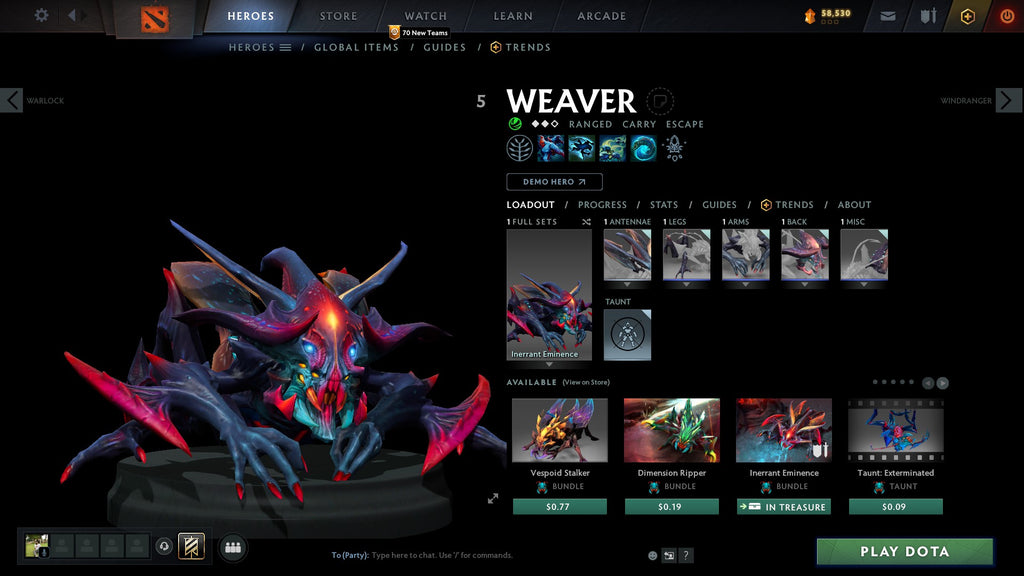Purchase Dimension Ripper for $0.19

(671, 507)
